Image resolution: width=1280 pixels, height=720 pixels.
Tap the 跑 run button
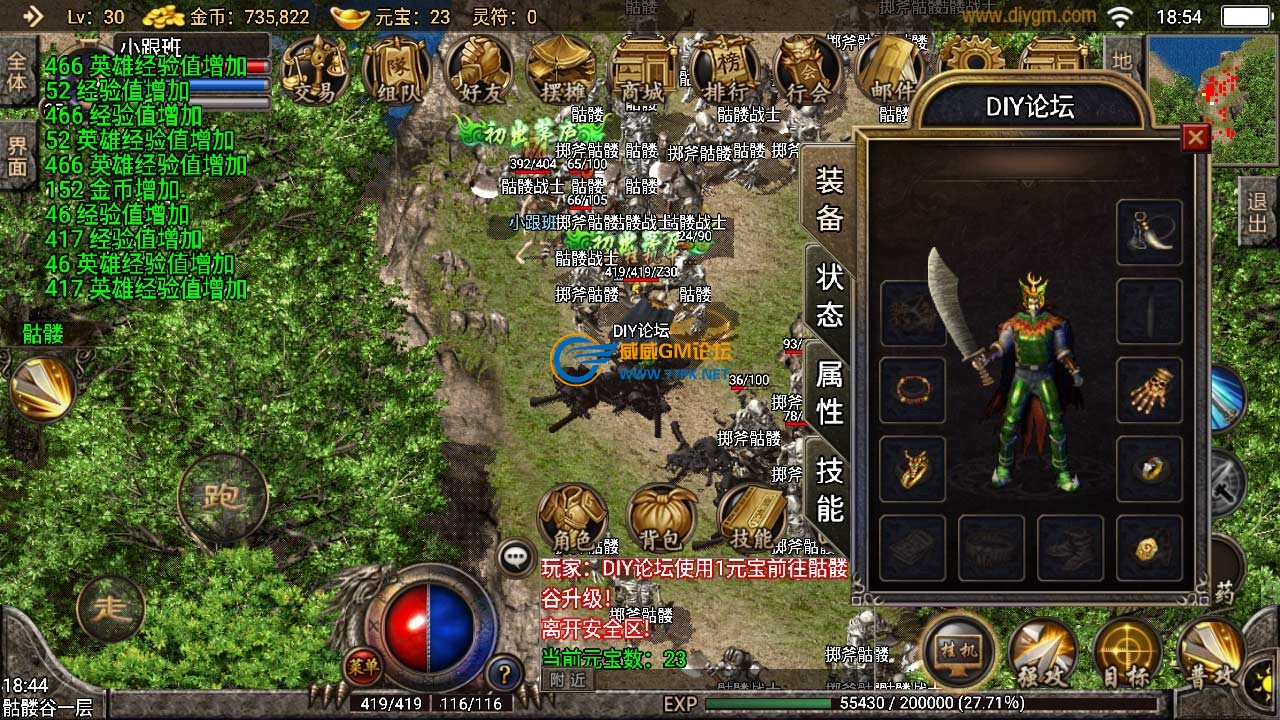tap(222, 496)
